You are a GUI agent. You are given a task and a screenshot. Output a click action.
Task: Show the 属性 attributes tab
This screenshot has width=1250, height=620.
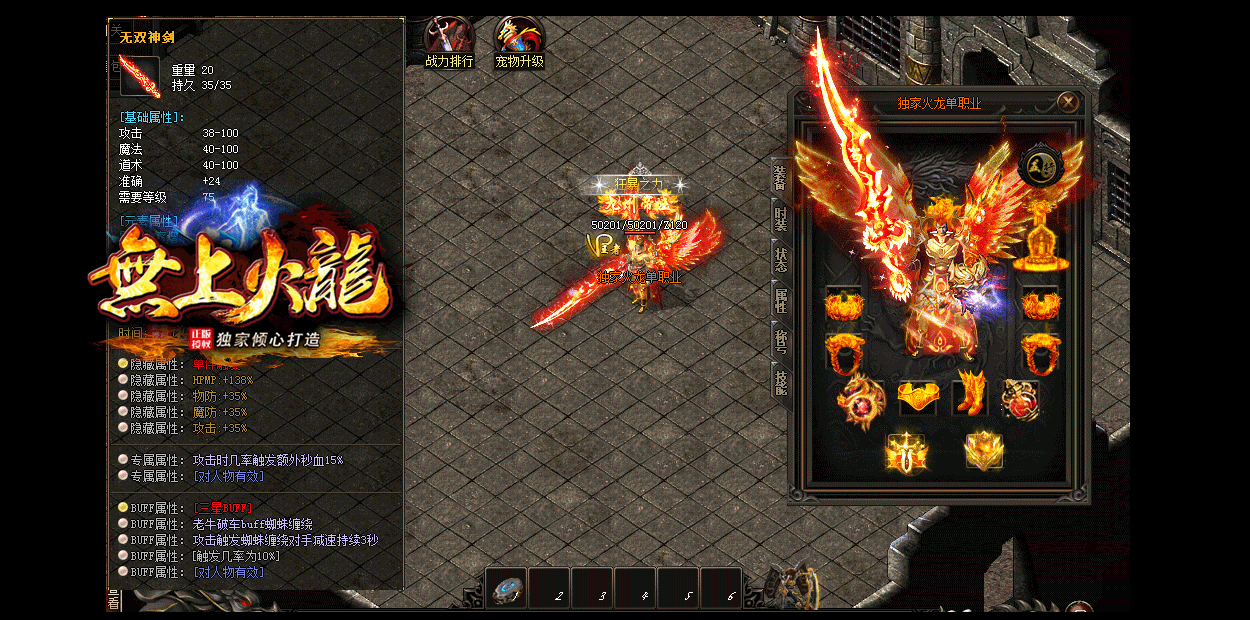click(780, 298)
